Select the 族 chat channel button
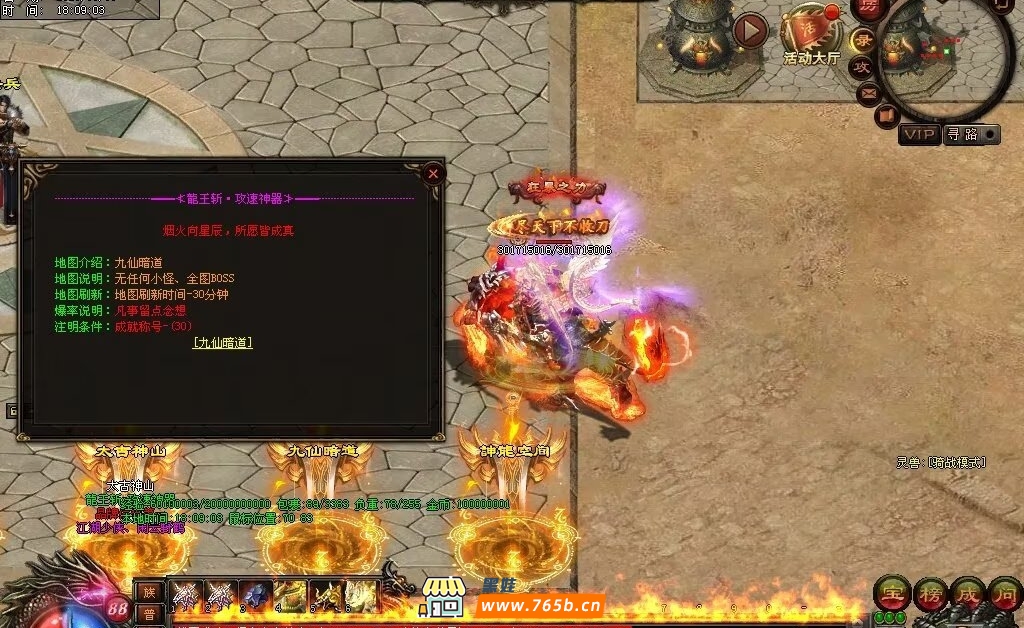 click(148, 591)
